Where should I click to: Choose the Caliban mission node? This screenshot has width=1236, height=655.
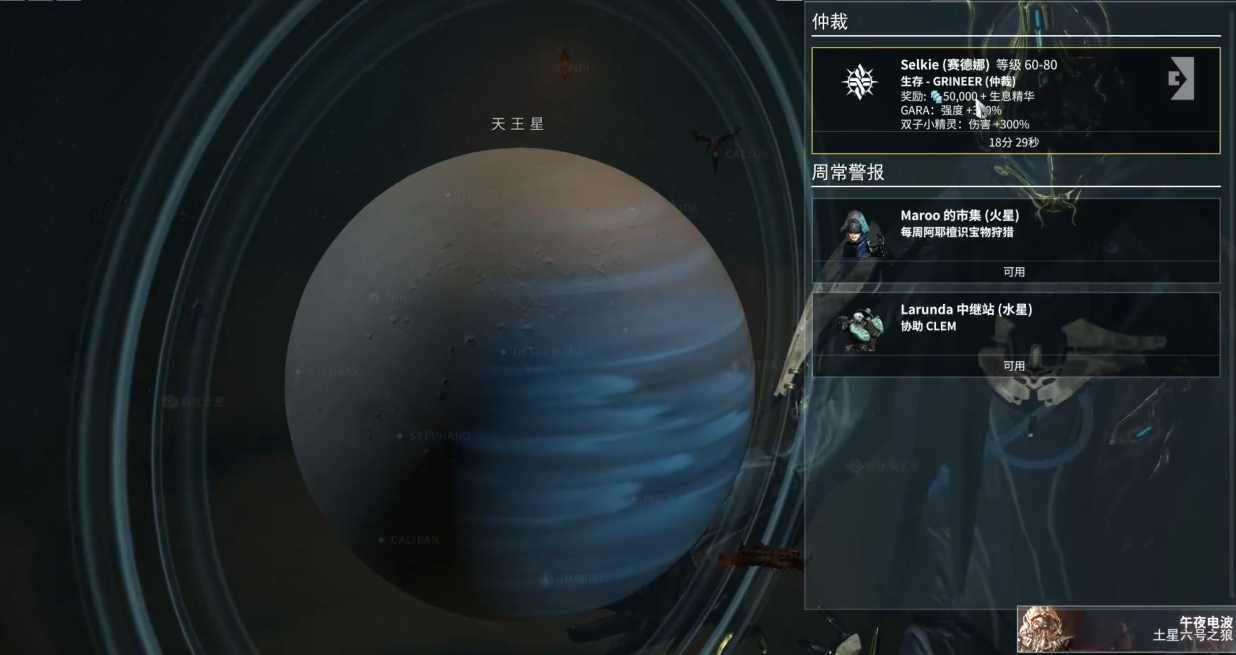point(382,540)
